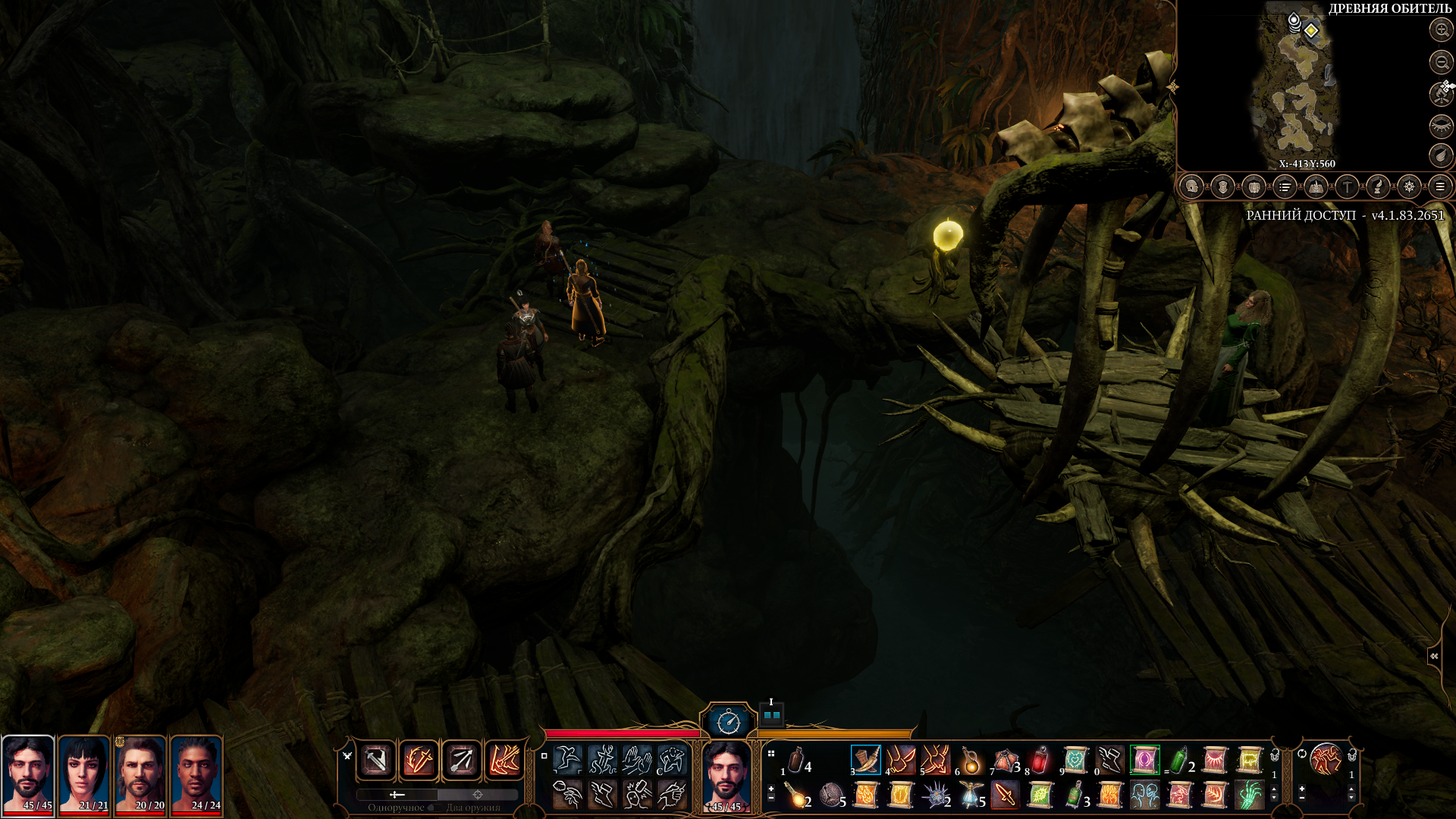
Task: Zoom out on the minimap
Action: [x=1441, y=62]
